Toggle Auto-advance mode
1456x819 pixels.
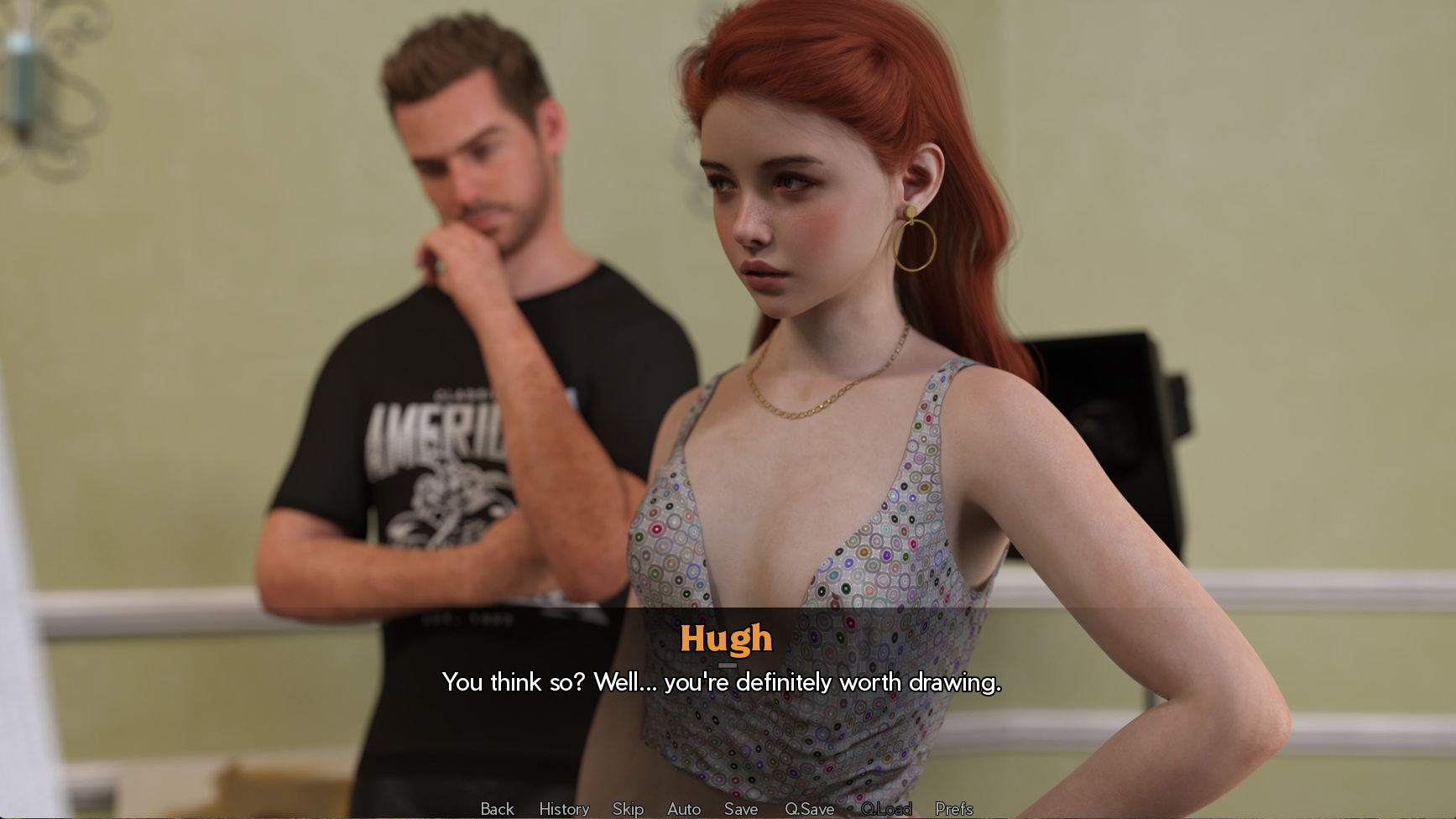tap(684, 808)
